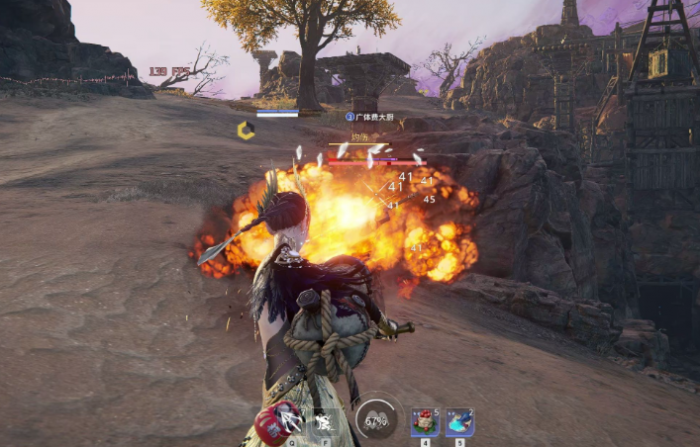
Task: Activate the crossed-blades skill icon
Action: pyautogui.click(x=291, y=421)
